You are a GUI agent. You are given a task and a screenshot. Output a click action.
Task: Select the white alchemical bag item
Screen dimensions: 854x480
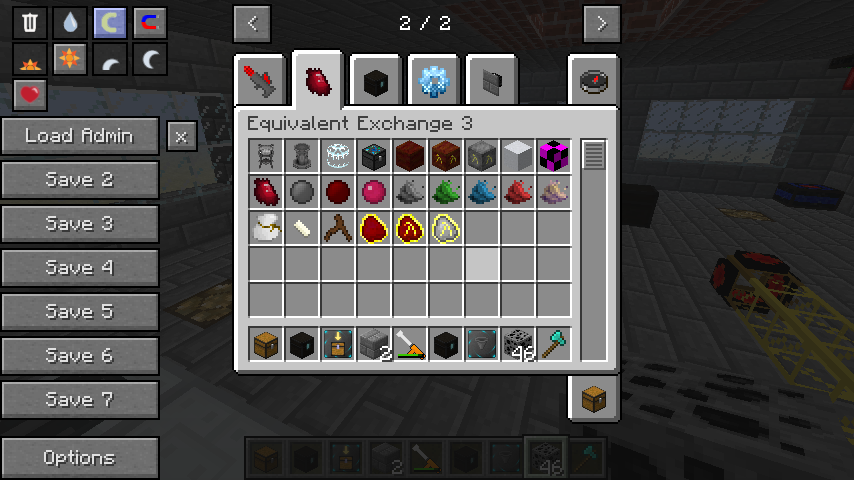tap(267, 228)
